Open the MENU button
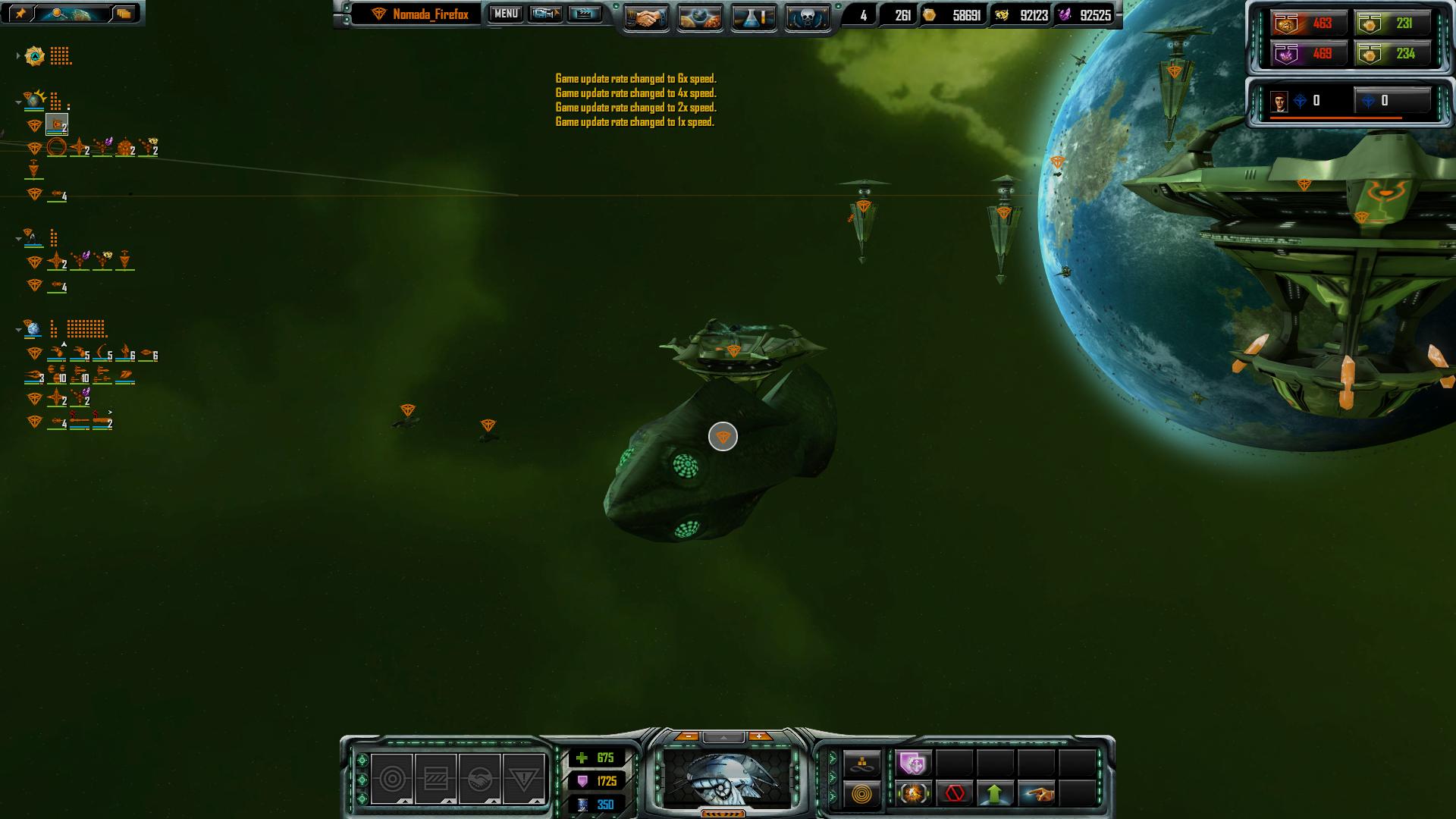 506,14
